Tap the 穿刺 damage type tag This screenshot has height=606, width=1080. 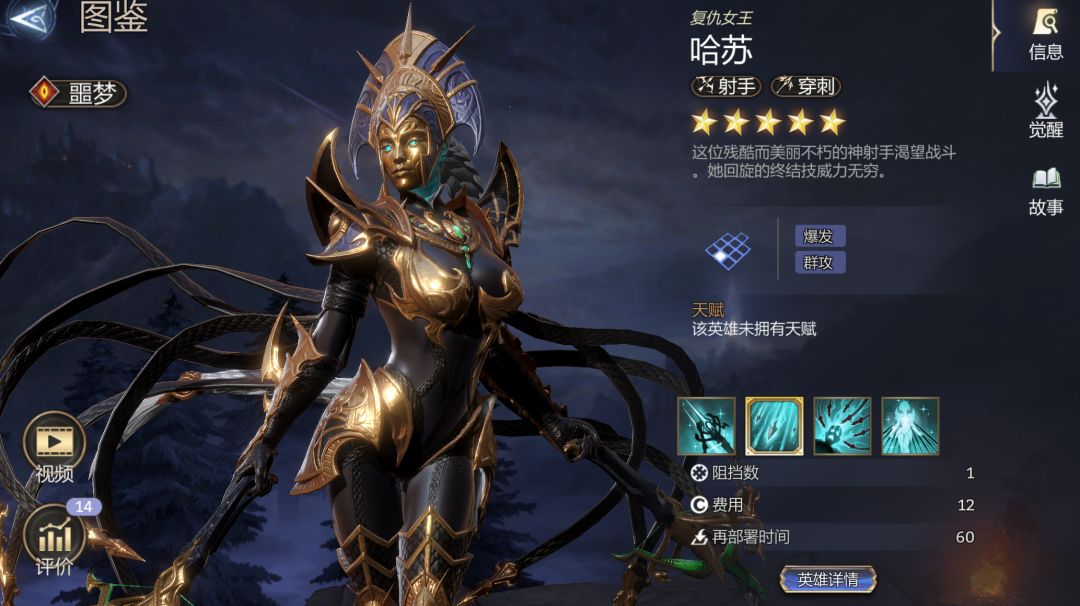tap(805, 87)
